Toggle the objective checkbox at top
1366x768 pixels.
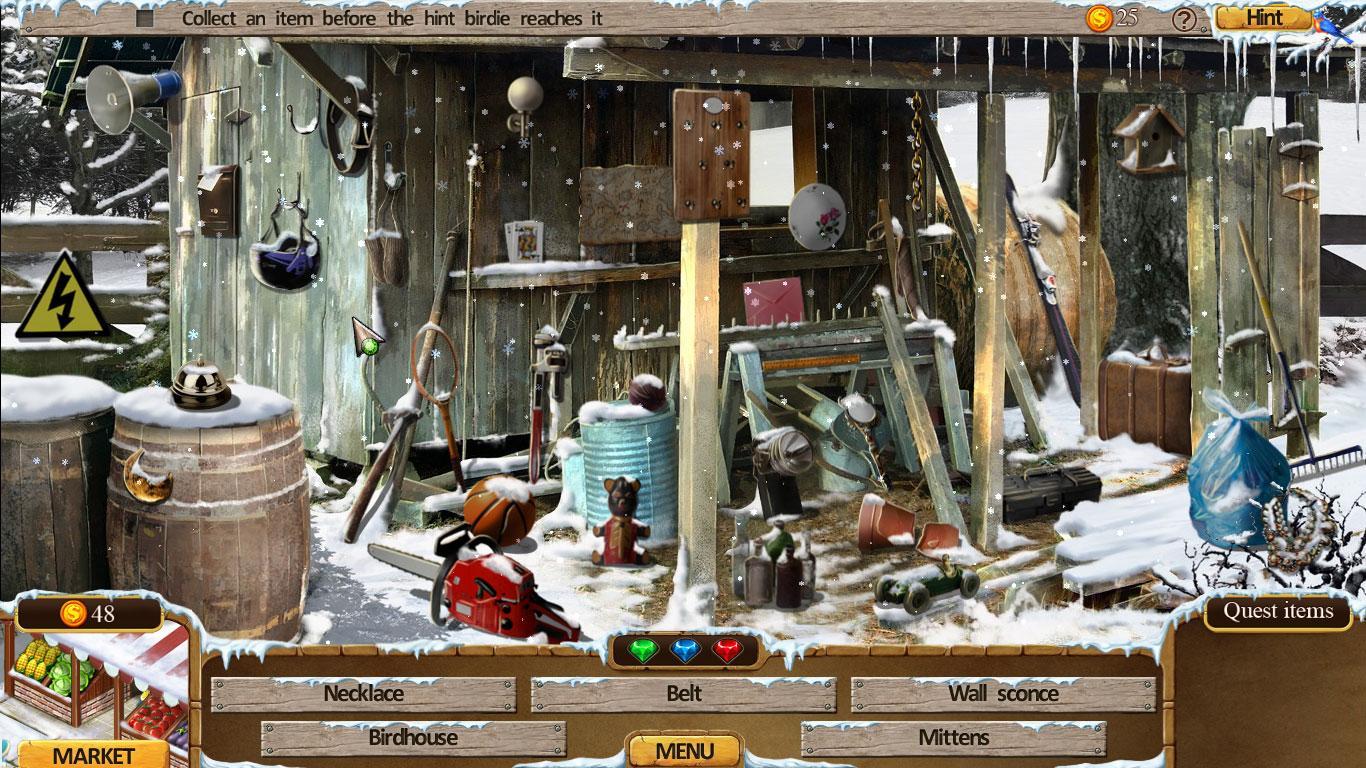click(x=145, y=18)
